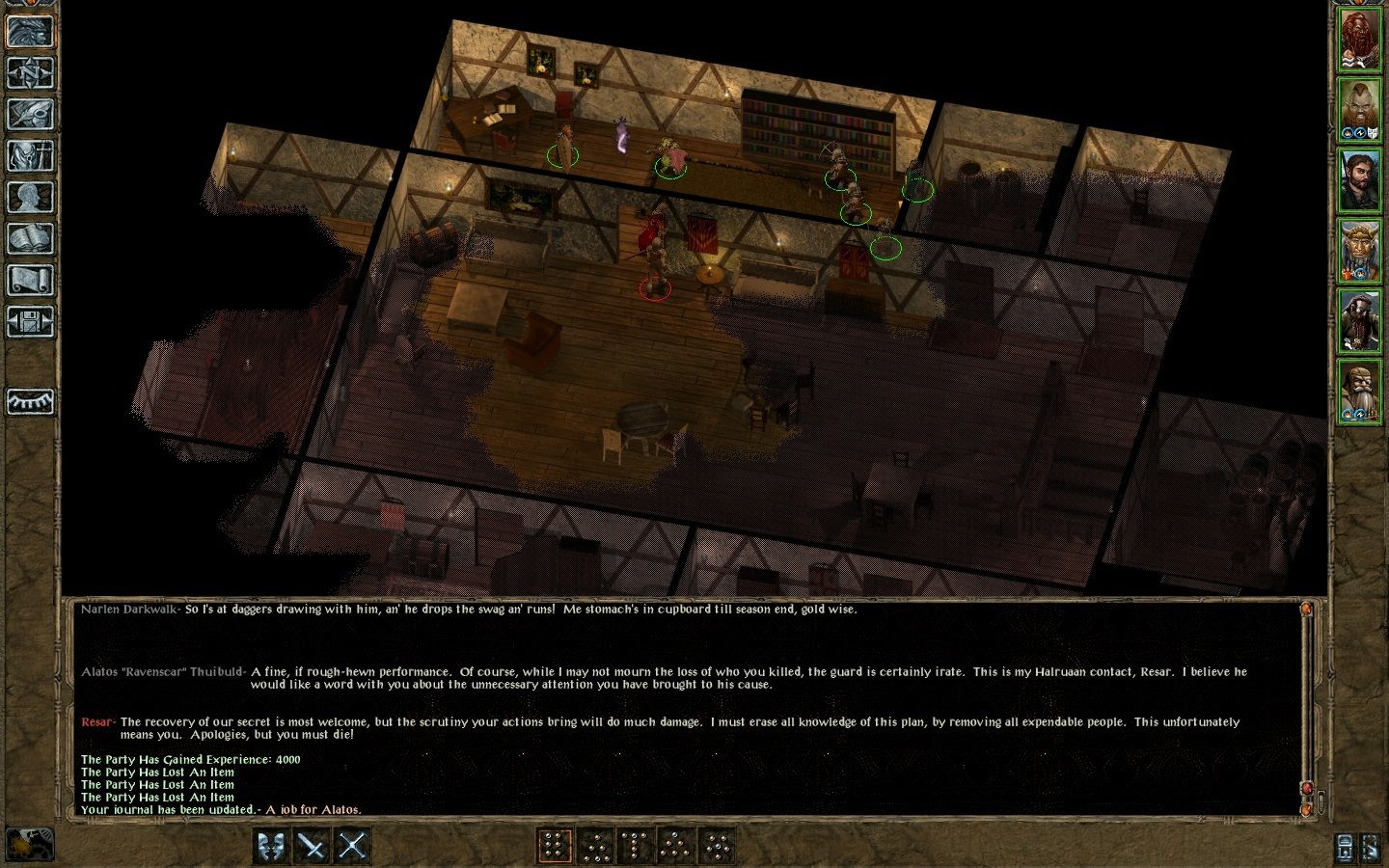Rest the party using the closed eye button
This screenshot has height=868, width=1389.
[30, 401]
